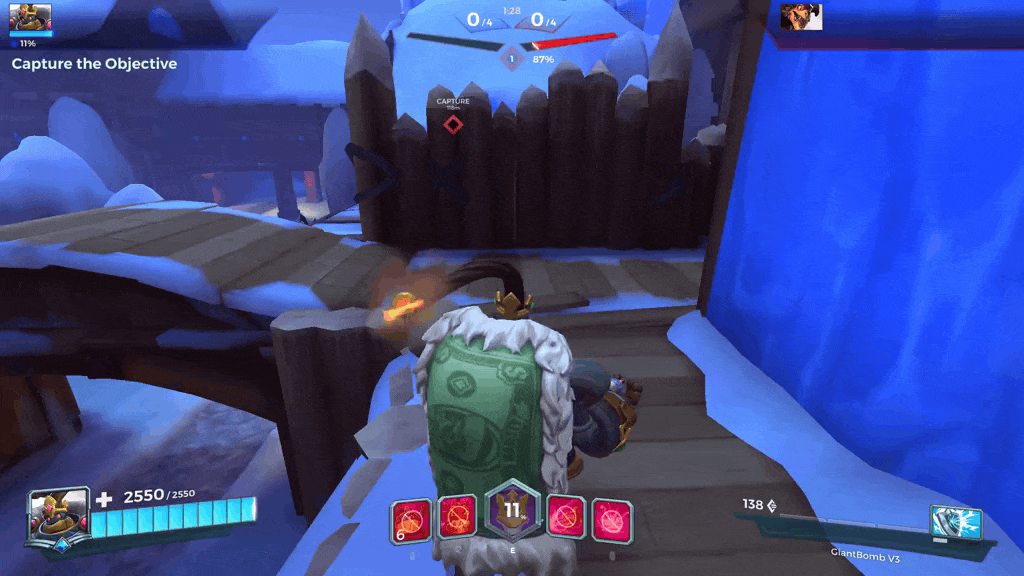Click the Capture the Objective tracker
1024x576 pixels.
[94, 64]
